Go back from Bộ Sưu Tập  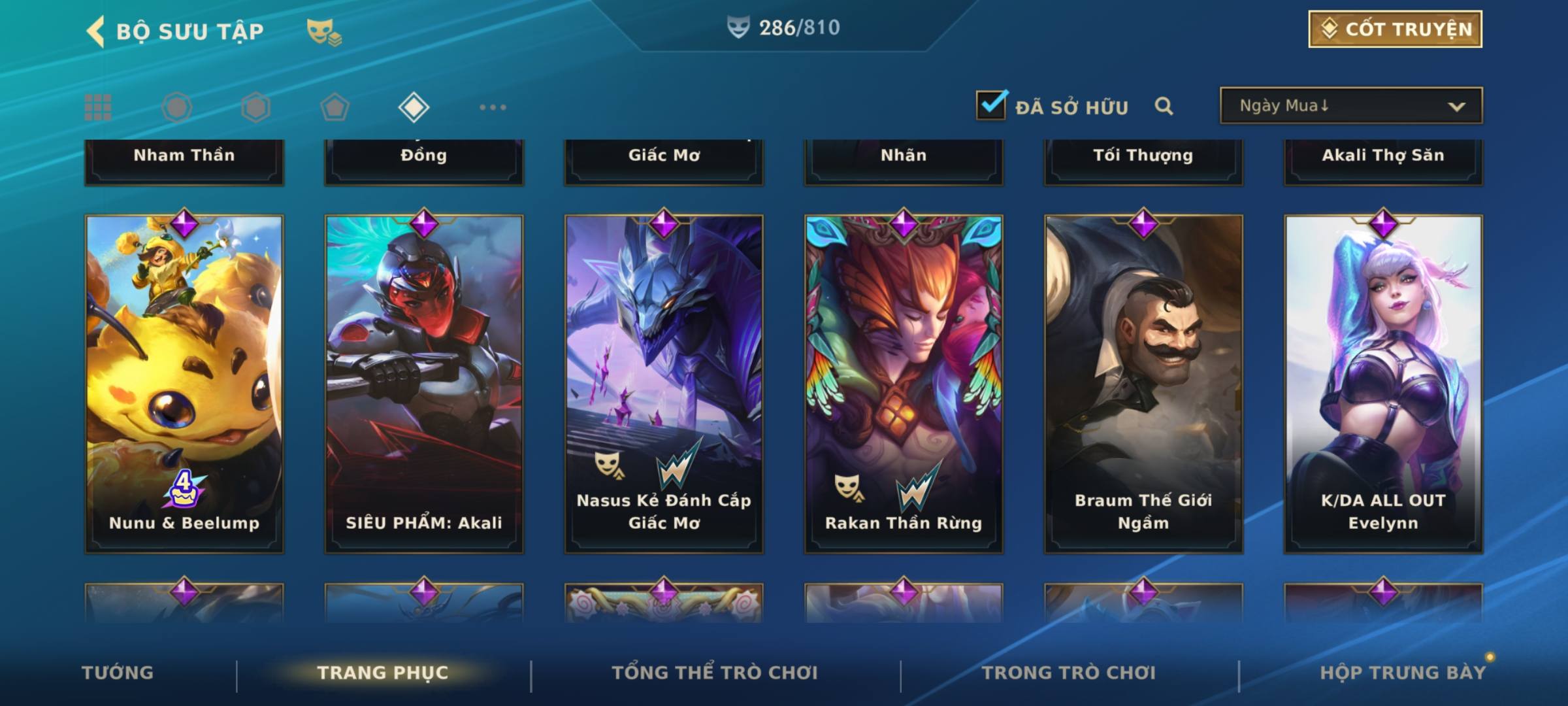tap(95, 31)
